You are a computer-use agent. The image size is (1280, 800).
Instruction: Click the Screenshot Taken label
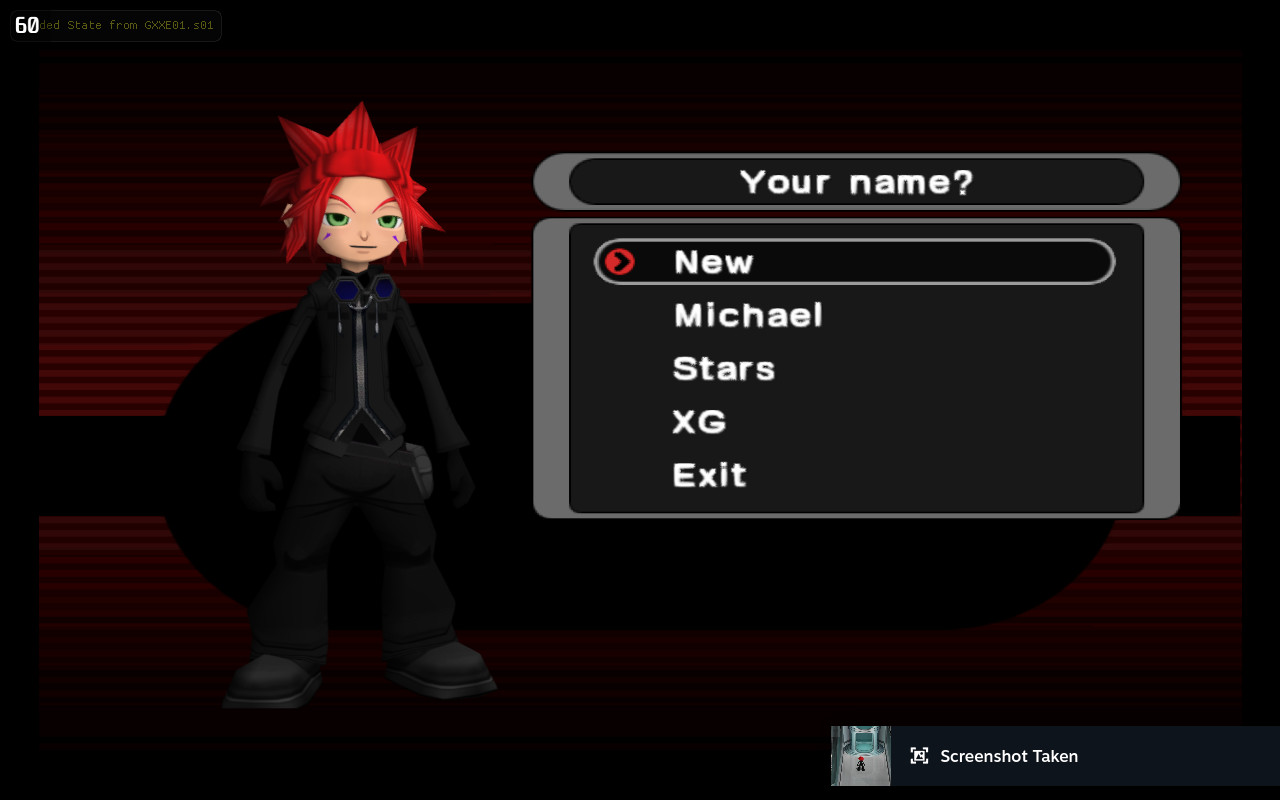click(x=1009, y=756)
